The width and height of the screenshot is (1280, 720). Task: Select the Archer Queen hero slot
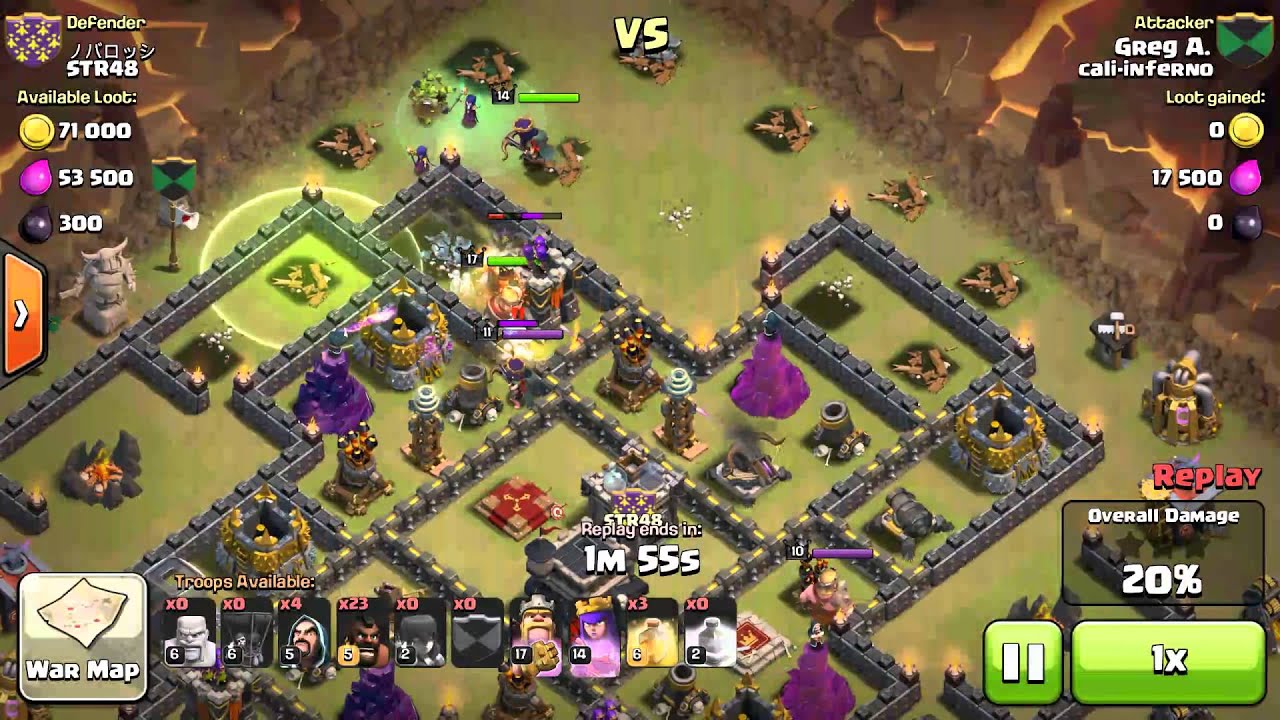594,633
